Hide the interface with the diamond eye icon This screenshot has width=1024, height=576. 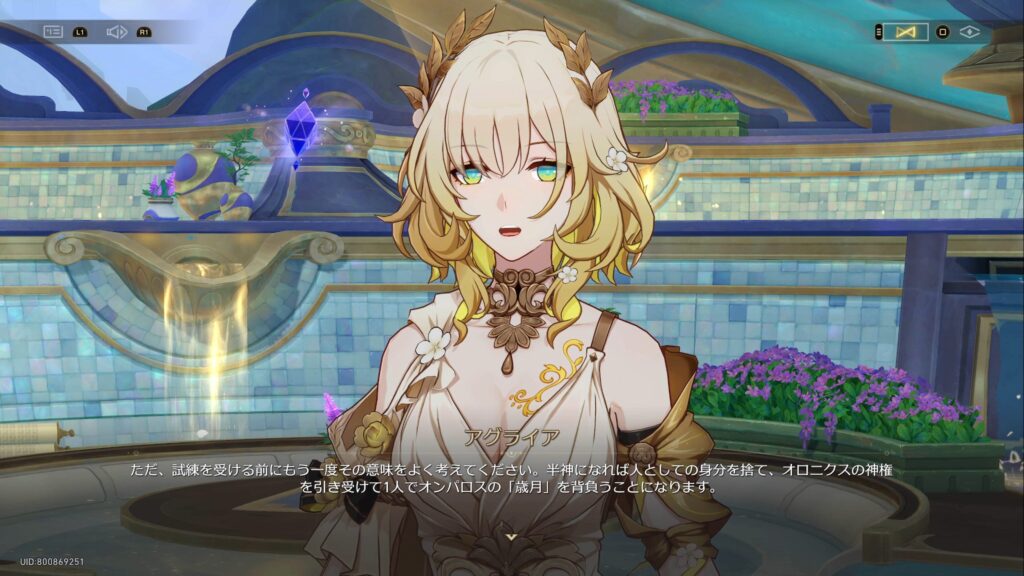coord(969,32)
